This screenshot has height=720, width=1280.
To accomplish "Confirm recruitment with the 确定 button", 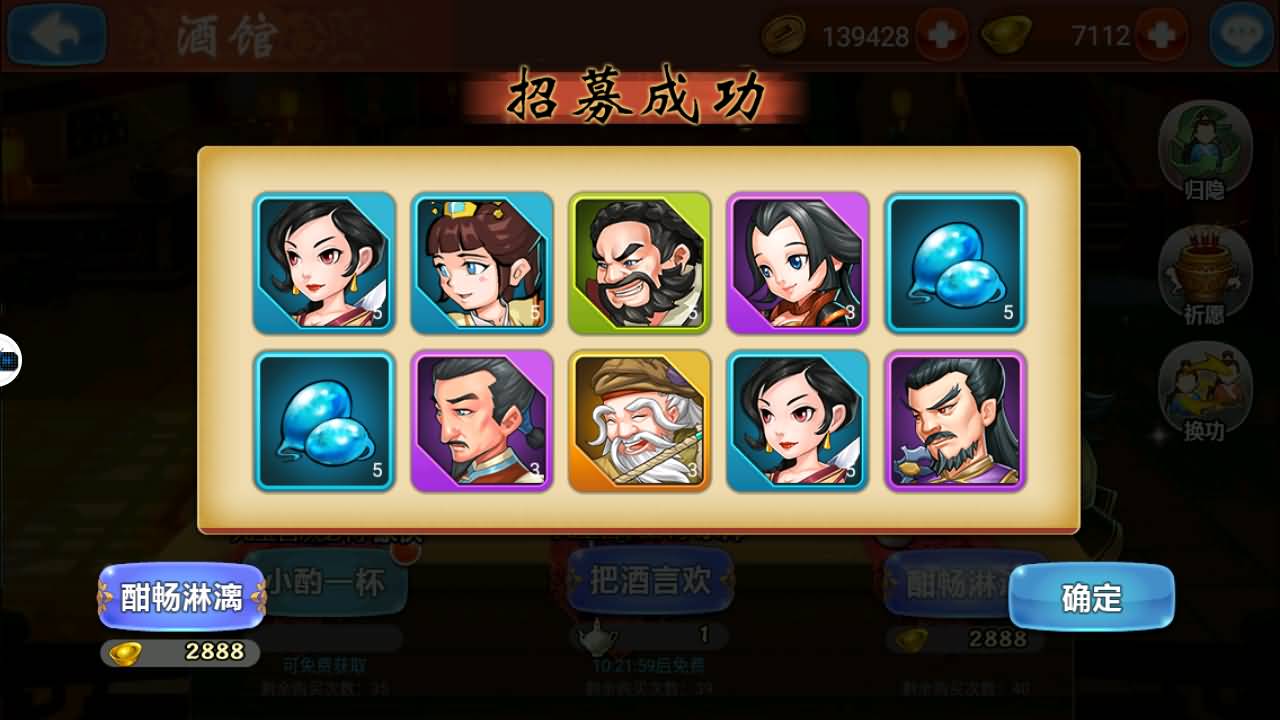I will [1091, 597].
